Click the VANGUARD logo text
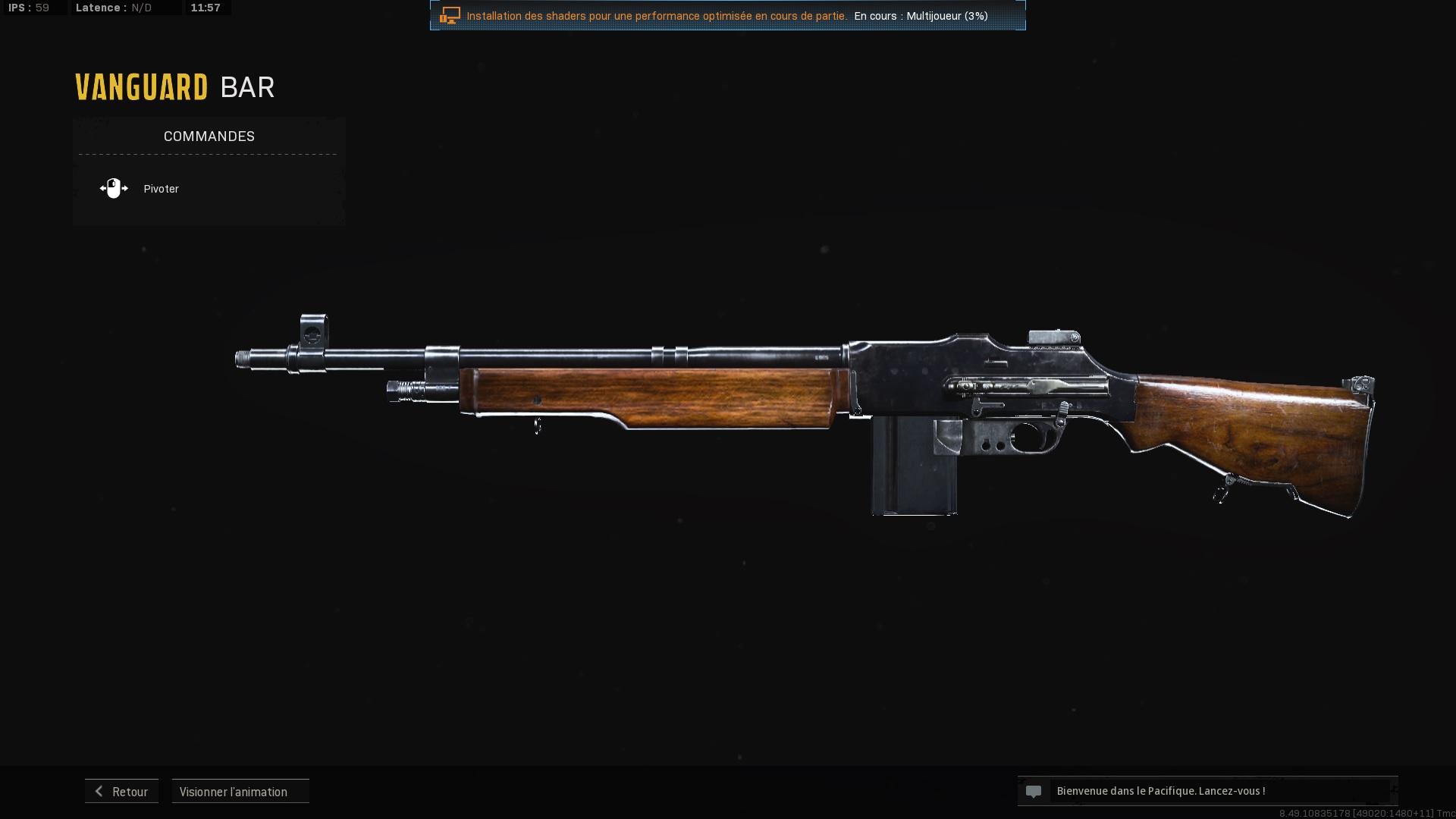The width and height of the screenshot is (1456, 819). (141, 86)
